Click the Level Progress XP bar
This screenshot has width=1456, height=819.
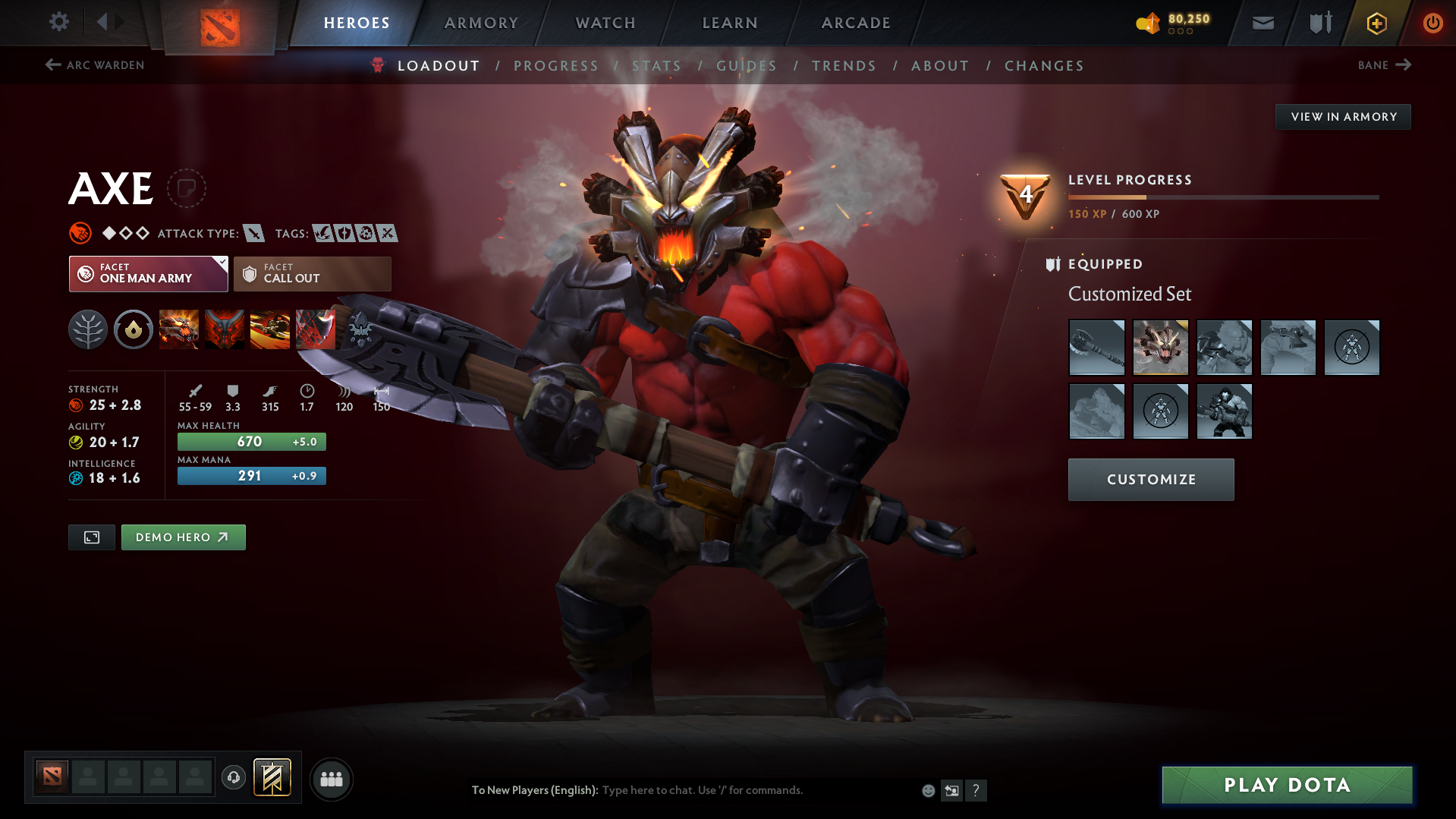click(x=1222, y=197)
